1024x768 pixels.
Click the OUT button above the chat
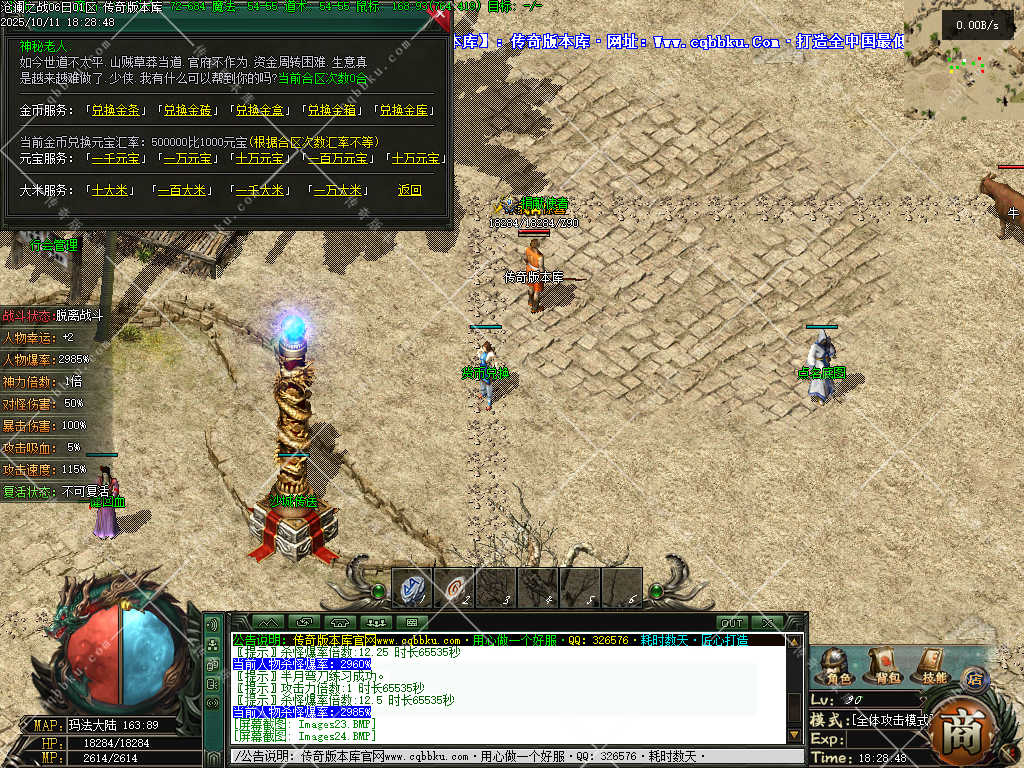tap(732, 623)
